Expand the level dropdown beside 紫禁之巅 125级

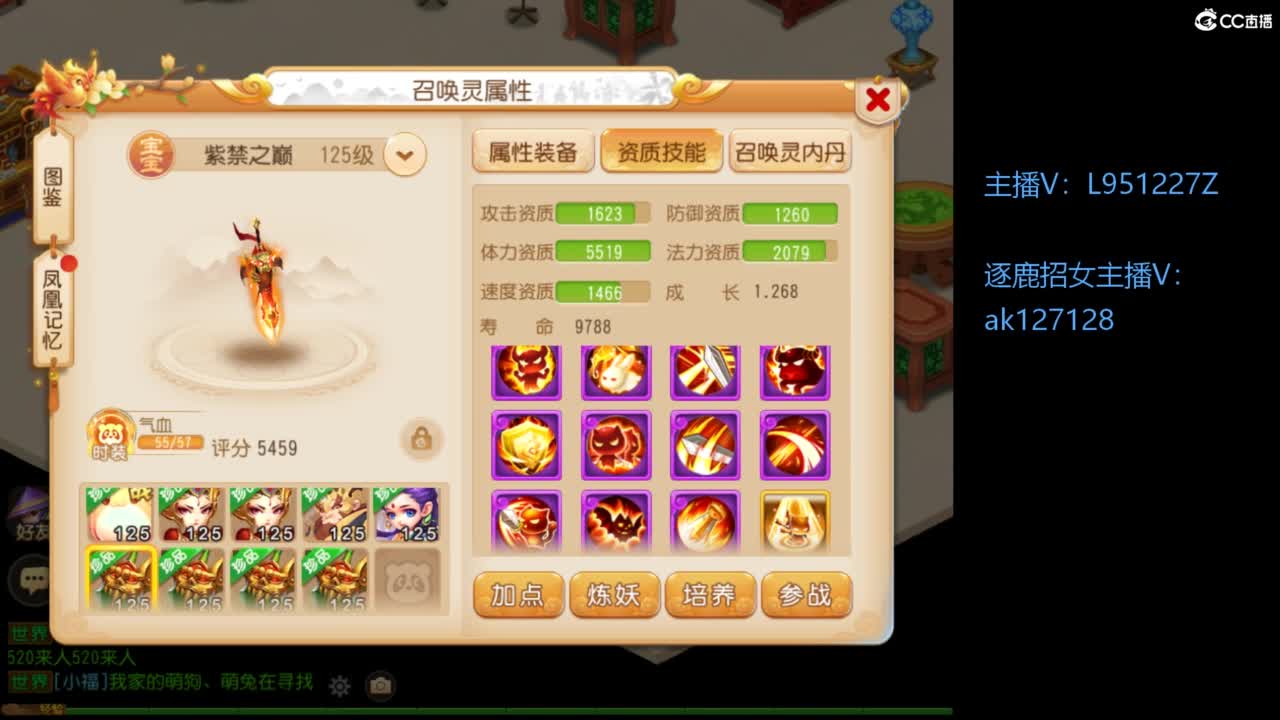404,155
